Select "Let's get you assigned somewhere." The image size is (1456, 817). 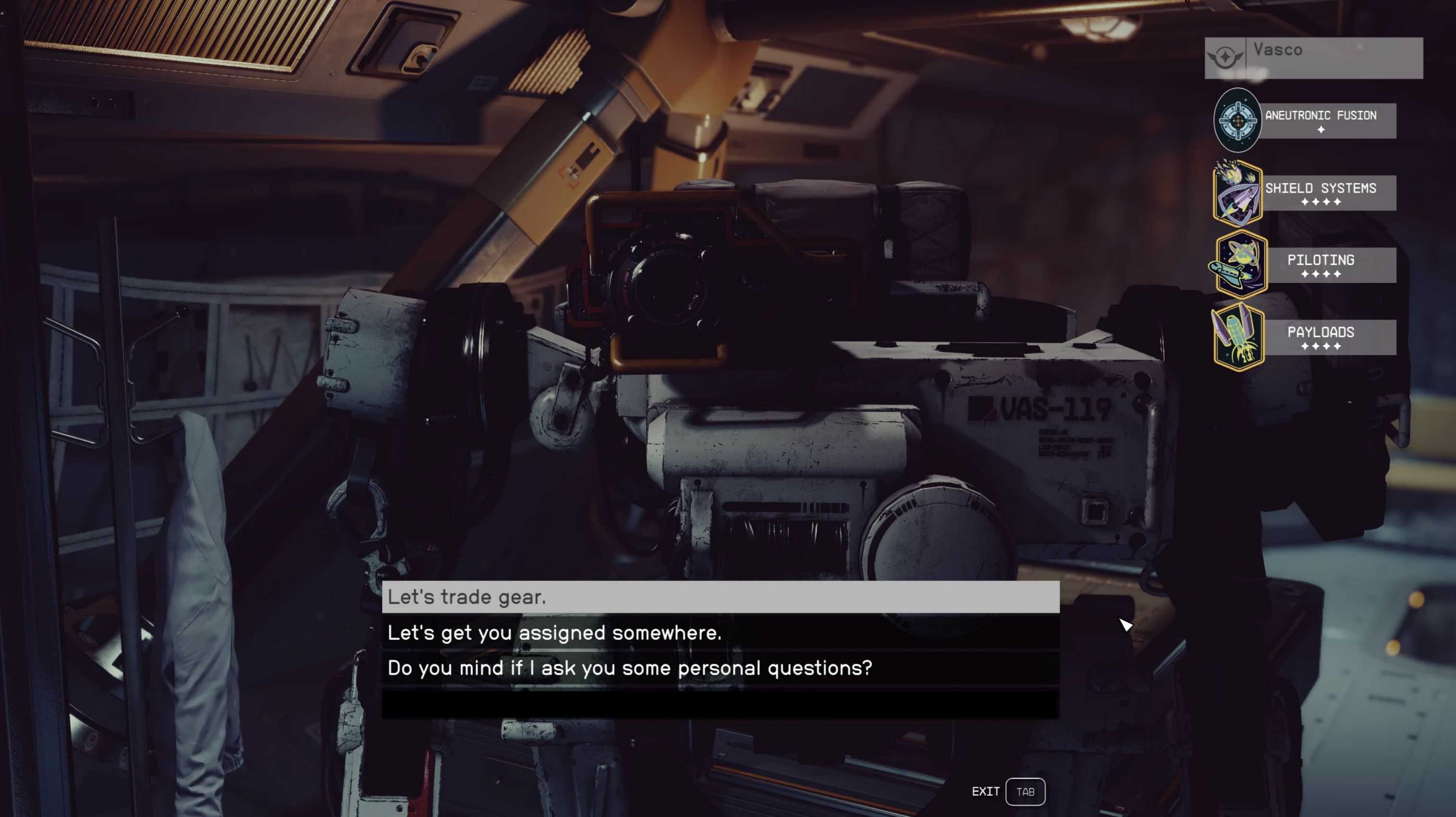click(720, 633)
